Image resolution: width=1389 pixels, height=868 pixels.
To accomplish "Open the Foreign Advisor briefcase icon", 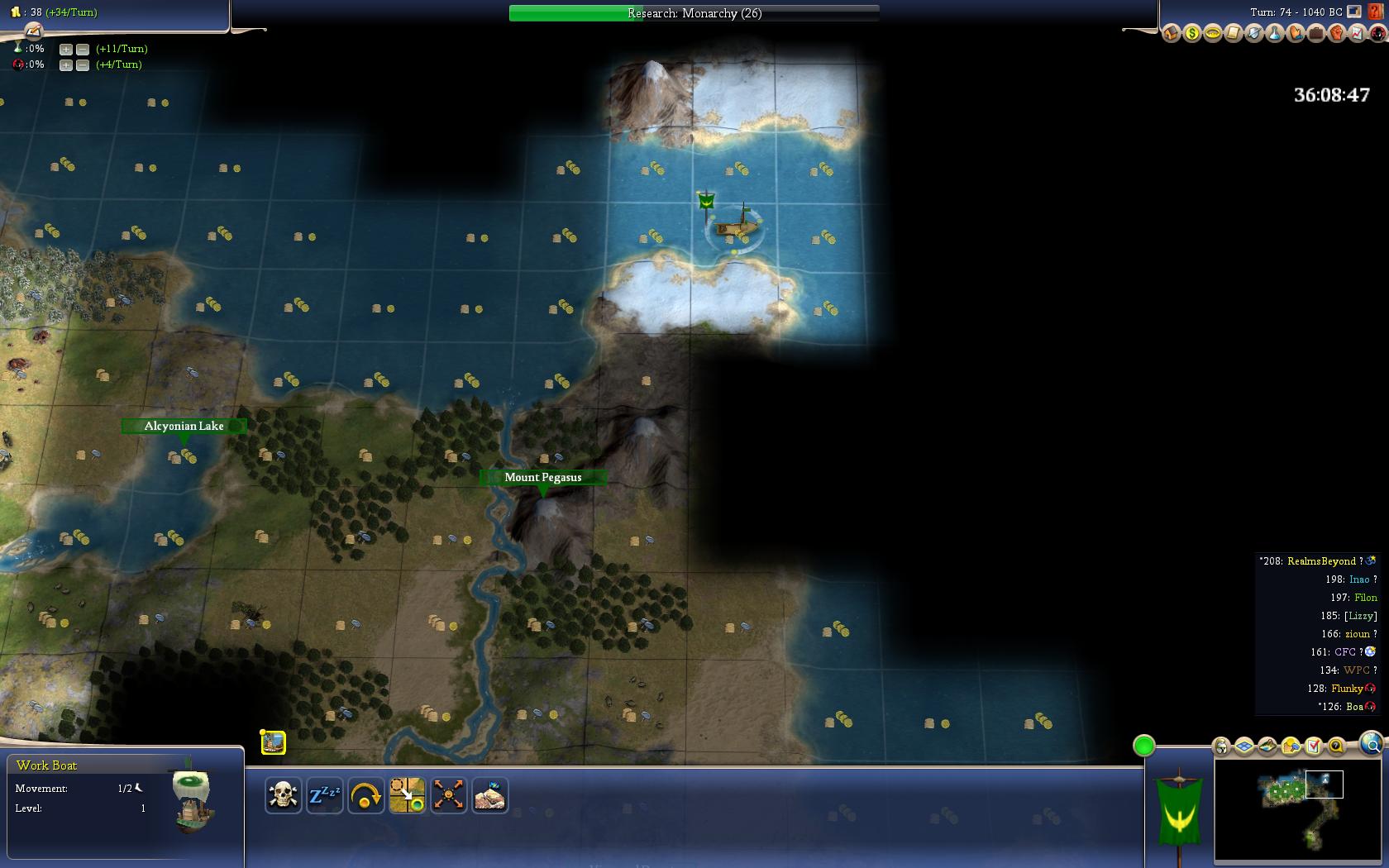I will [1315, 34].
